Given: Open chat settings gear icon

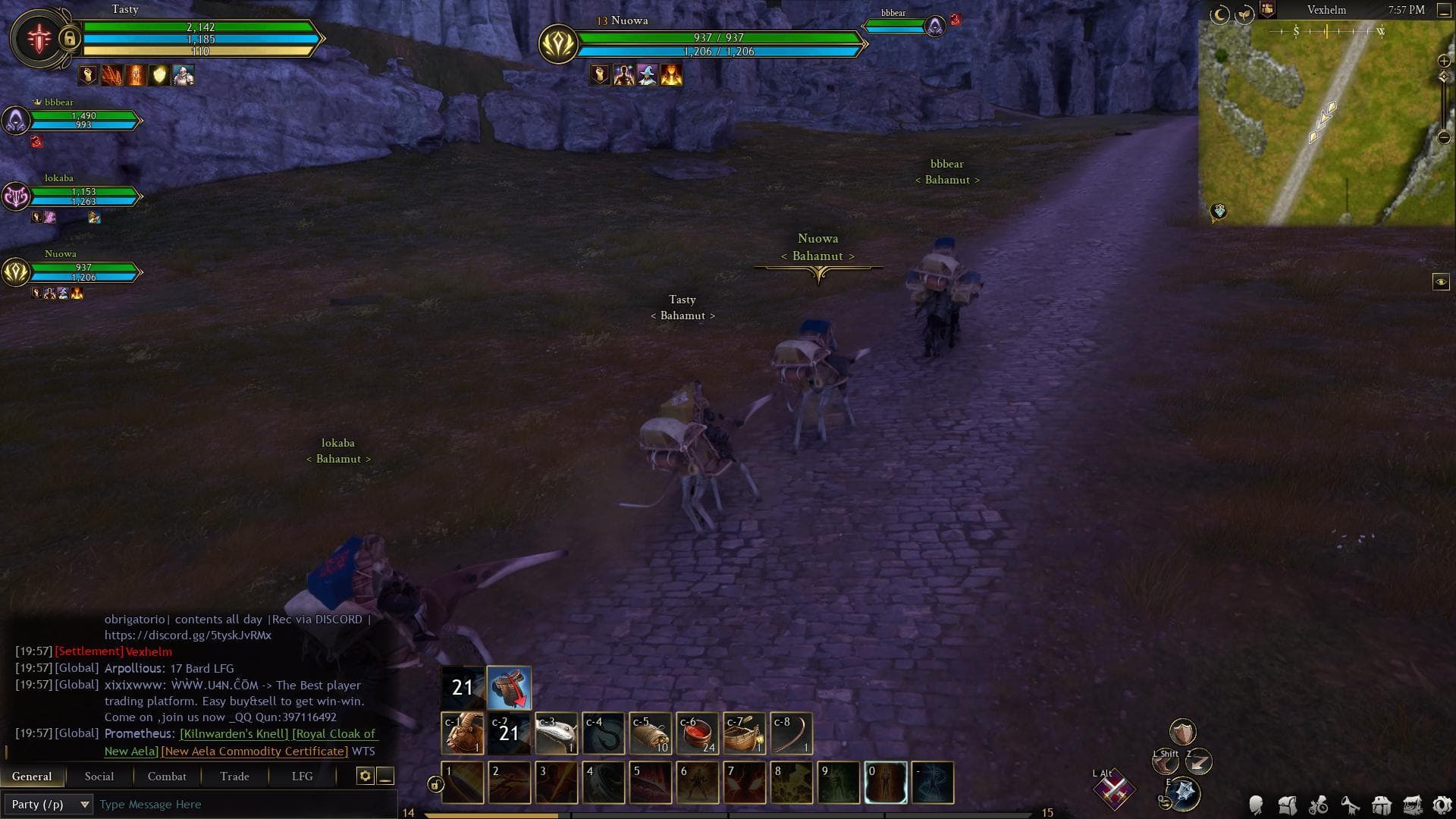Looking at the screenshot, I should pos(365,776).
